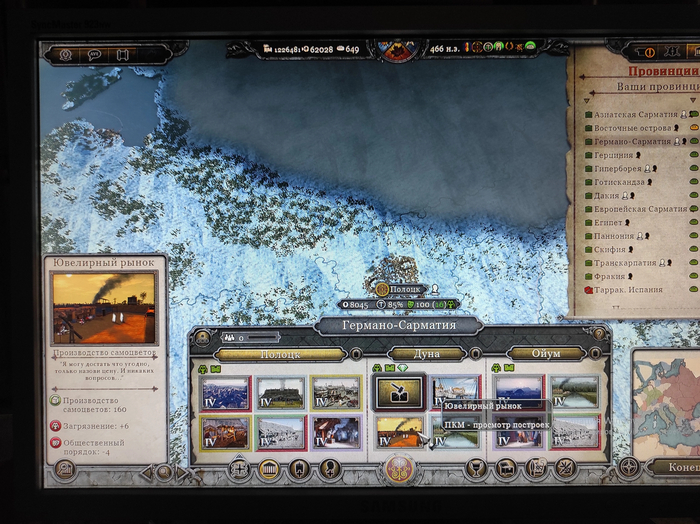Open the Дакия province from the list
The height and width of the screenshot is (524, 700).
click(x=610, y=196)
